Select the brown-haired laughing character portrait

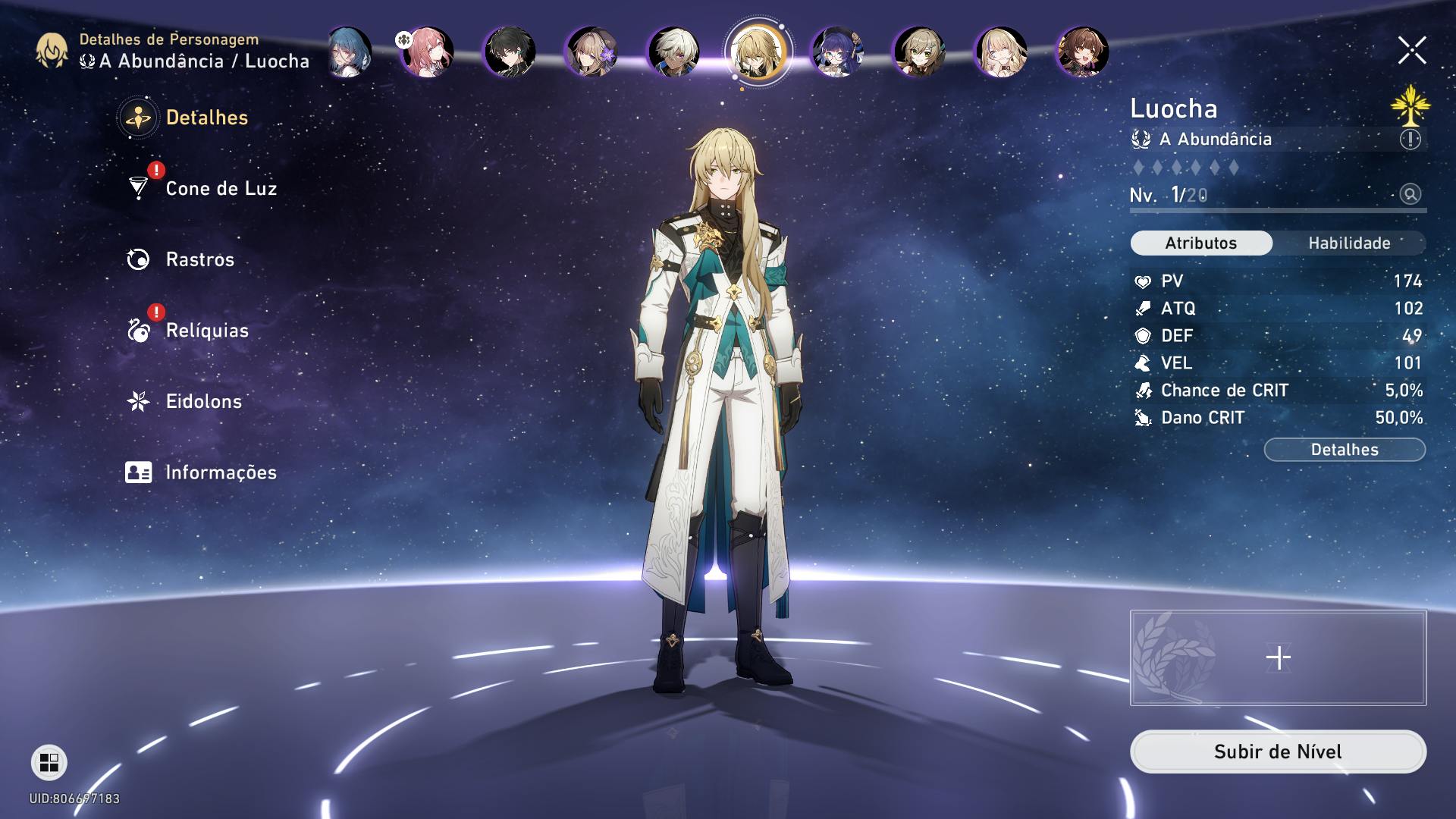pyautogui.click(x=1082, y=52)
